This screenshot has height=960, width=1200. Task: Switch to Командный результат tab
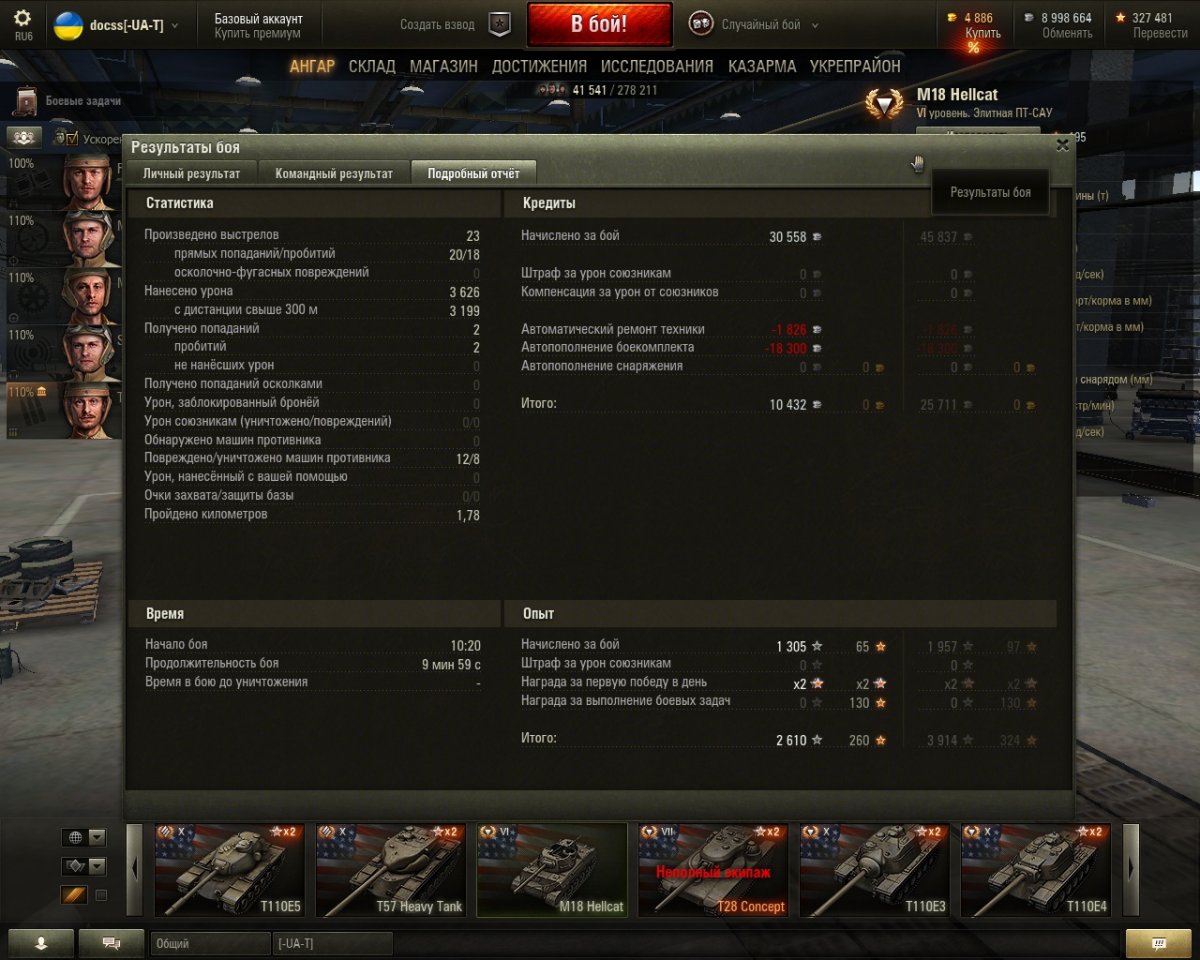click(x=334, y=173)
